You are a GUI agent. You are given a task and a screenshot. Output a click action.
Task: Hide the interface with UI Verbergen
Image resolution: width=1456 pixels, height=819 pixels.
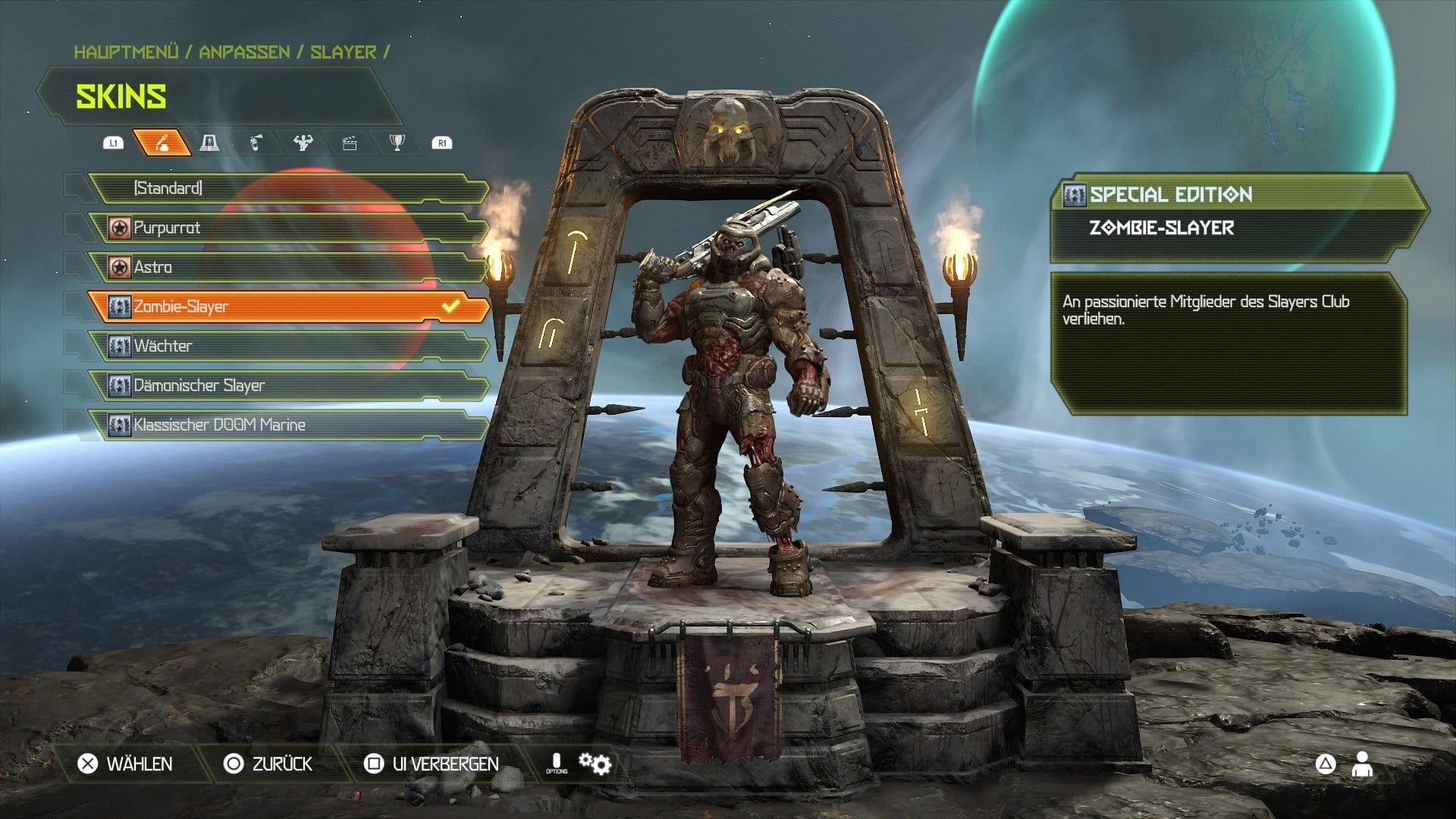pyautogui.click(x=432, y=764)
